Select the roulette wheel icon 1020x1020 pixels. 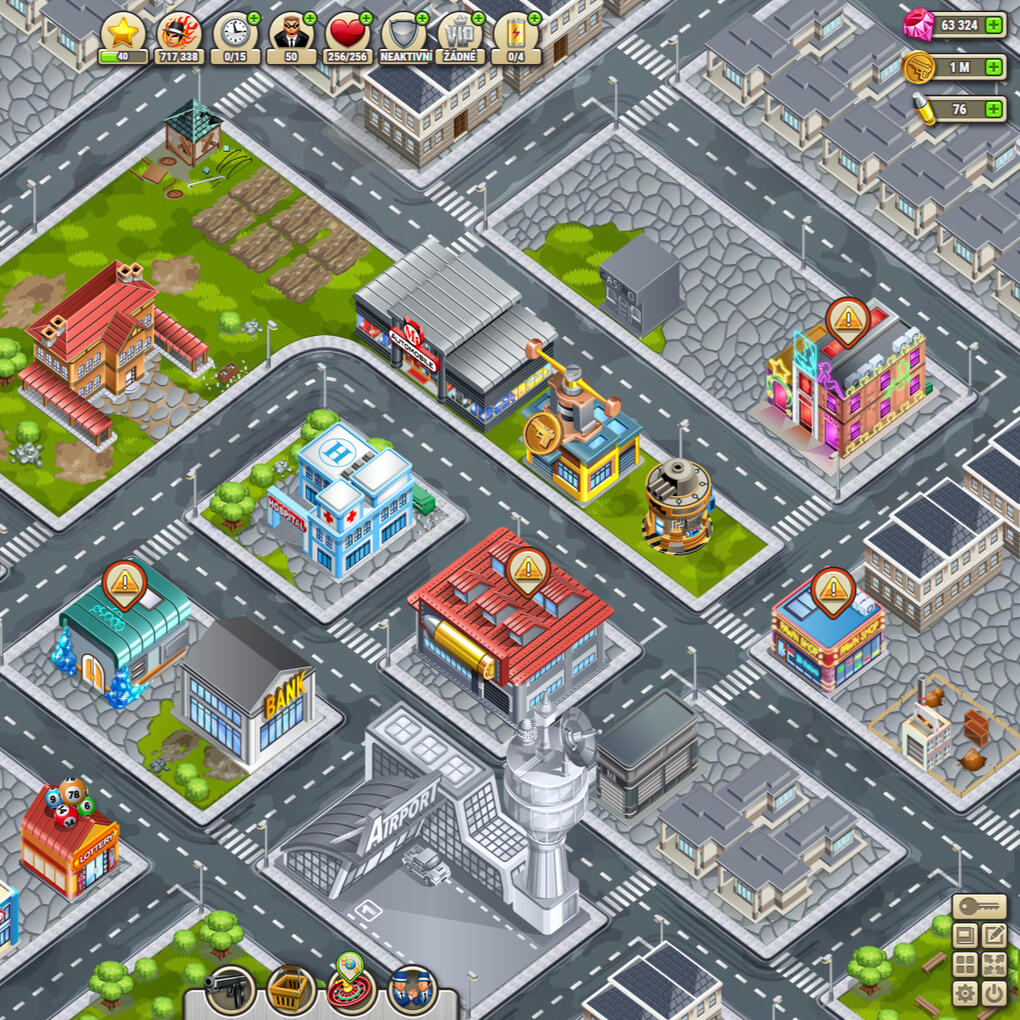coord(351,986)
